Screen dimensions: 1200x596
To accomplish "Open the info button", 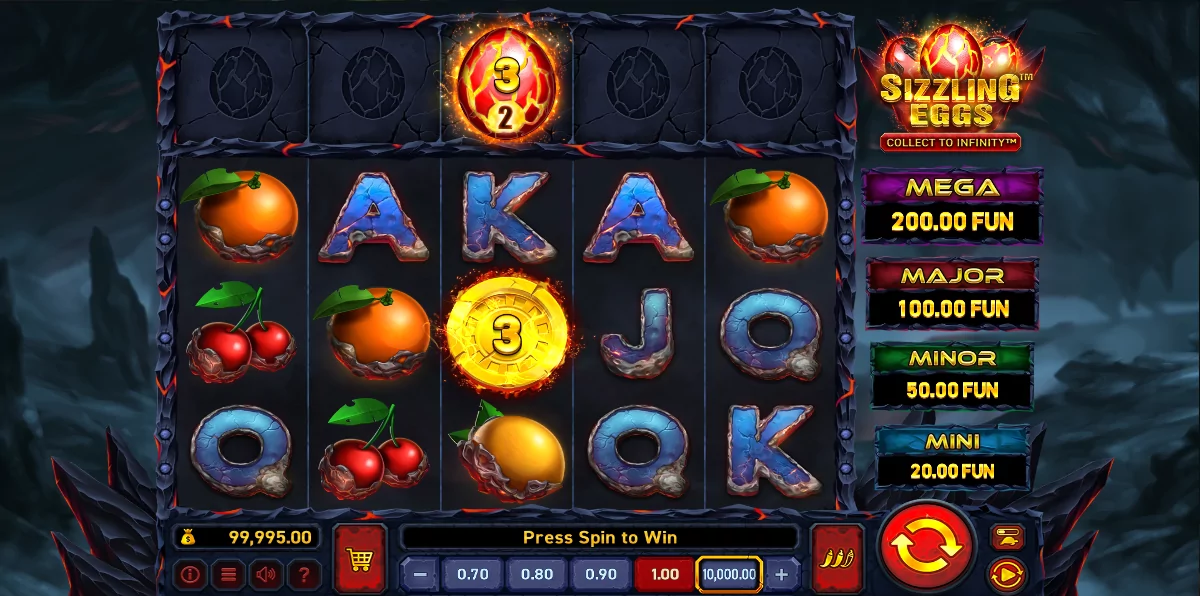I will [190, 575].
